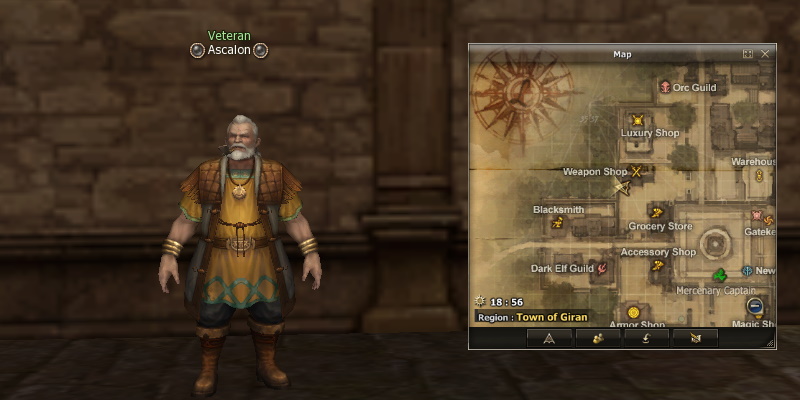Click the first map toolbar button with arrowhead

[x=549, y=338]
